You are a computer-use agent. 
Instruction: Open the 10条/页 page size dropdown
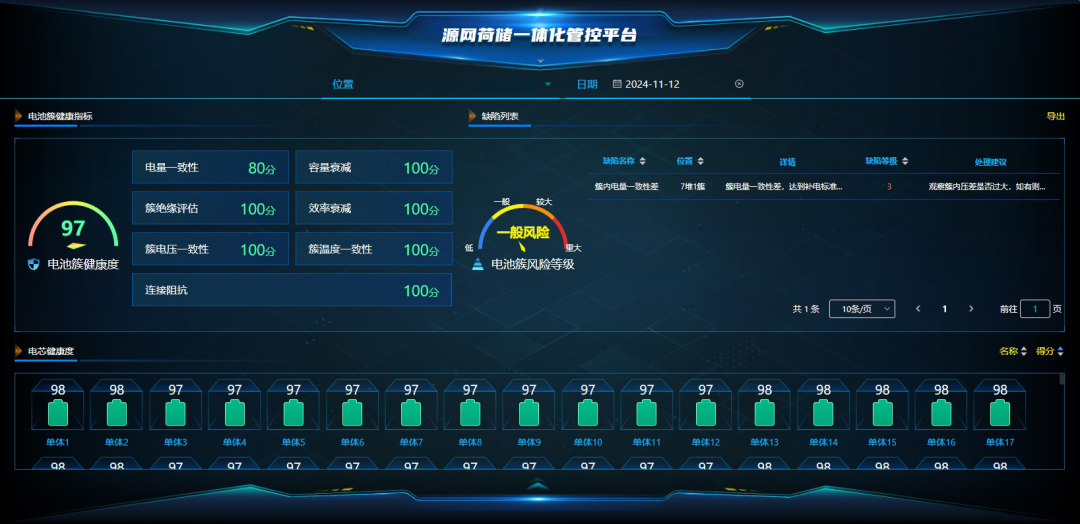pyautogui.click(x=863, y=309)
